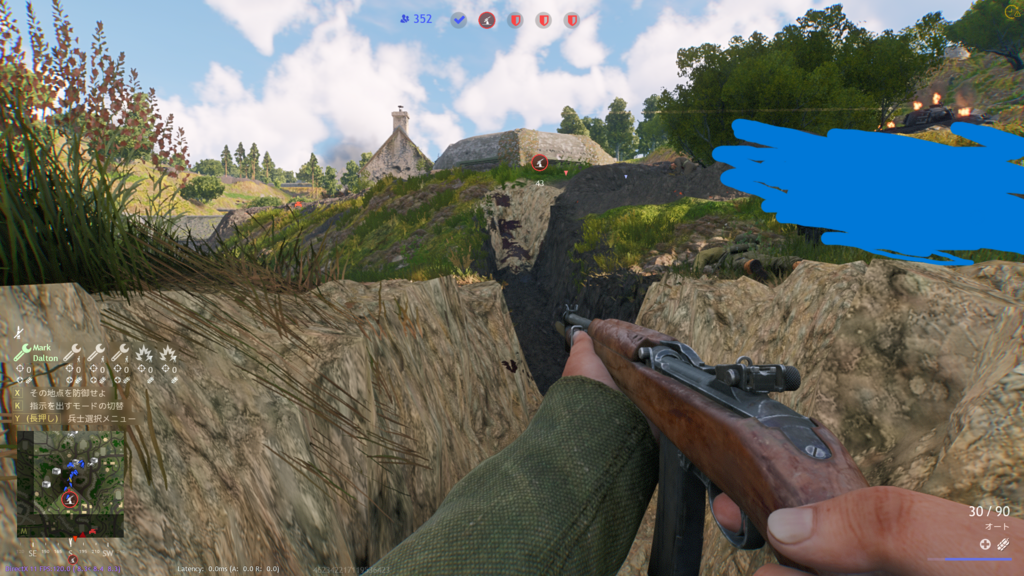Viewport: 1024px width, 576px height.
Task: Select squad member Mark Dalton
Action: point(45,353)
